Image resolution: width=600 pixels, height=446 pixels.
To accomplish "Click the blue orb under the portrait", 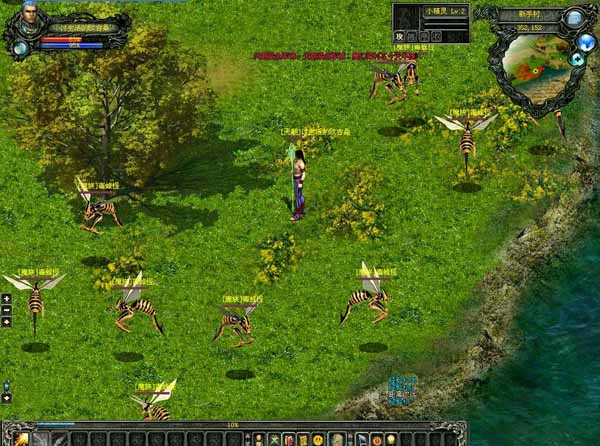I will [20, 47].
